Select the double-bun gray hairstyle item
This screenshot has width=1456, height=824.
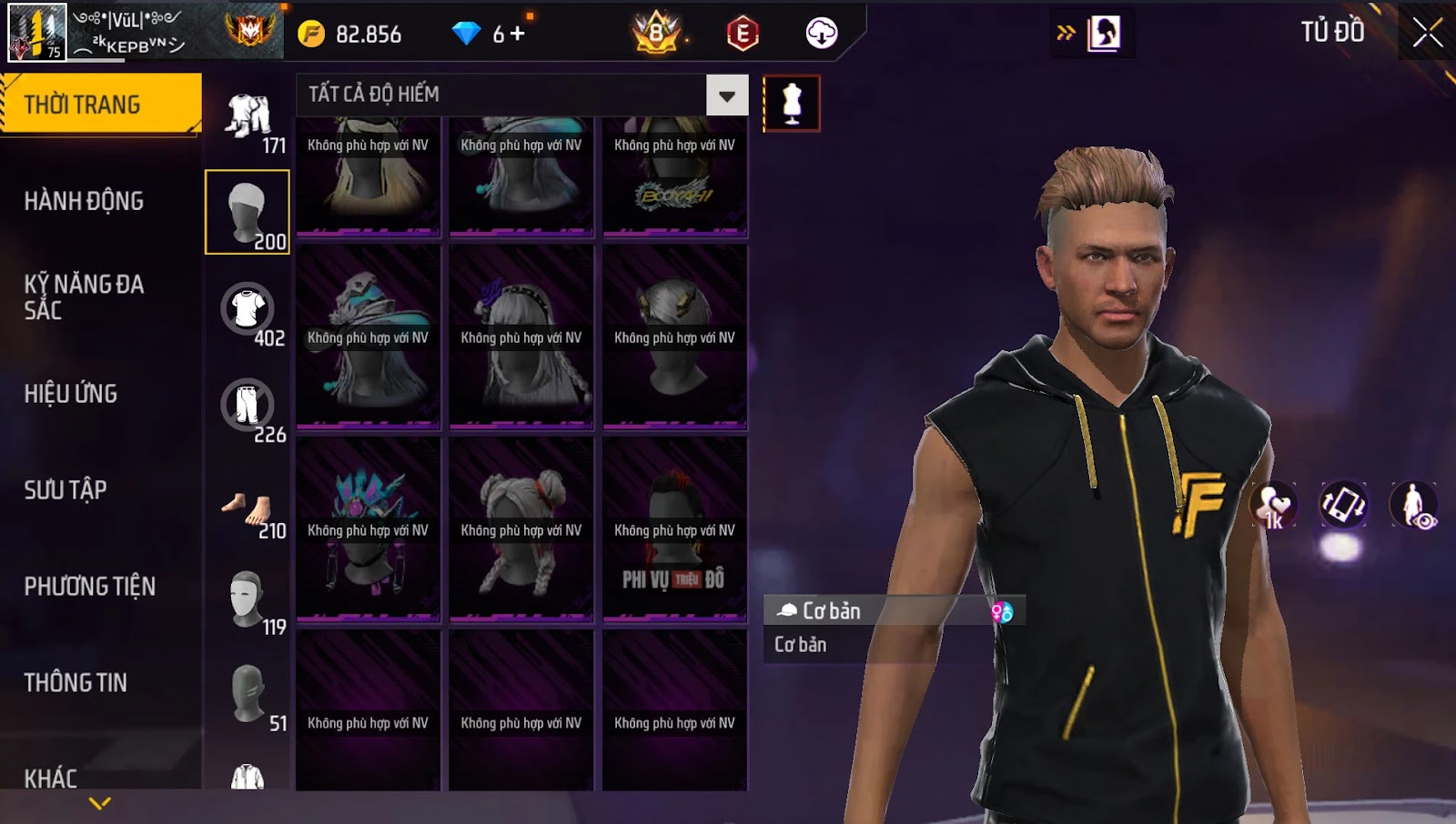tap(521, 529)
